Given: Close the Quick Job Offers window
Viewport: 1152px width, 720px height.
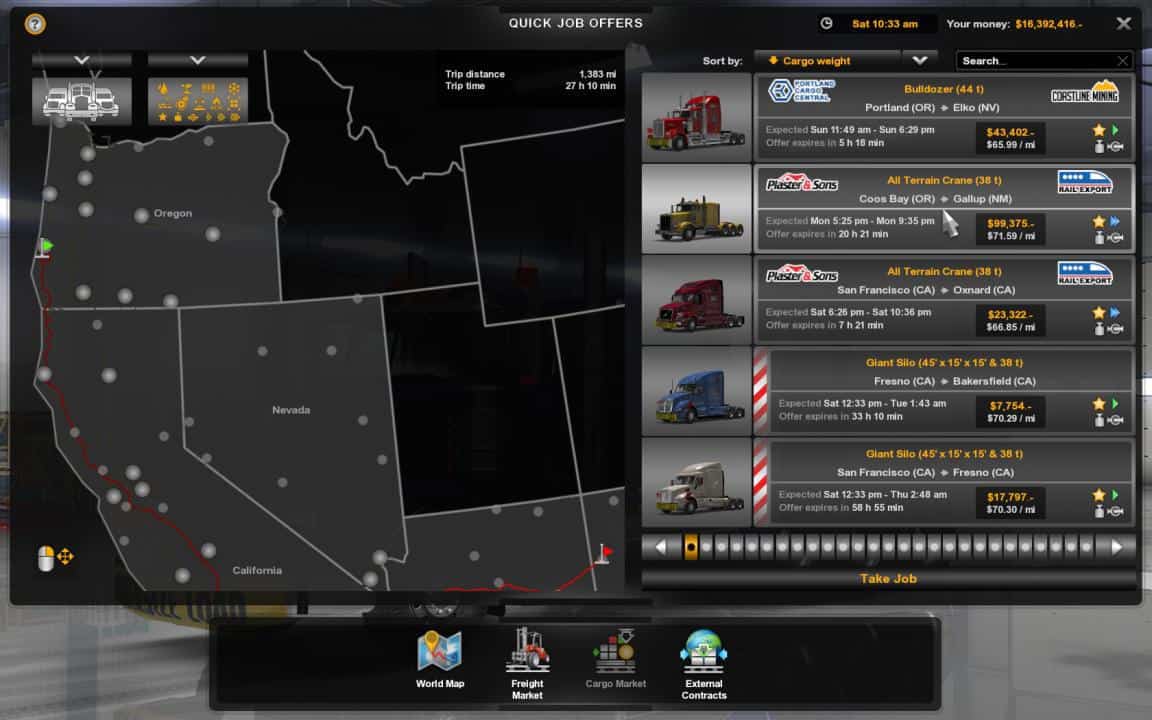Looking at the screenshot, I should pyautogui.click(x=1124, y=23).
